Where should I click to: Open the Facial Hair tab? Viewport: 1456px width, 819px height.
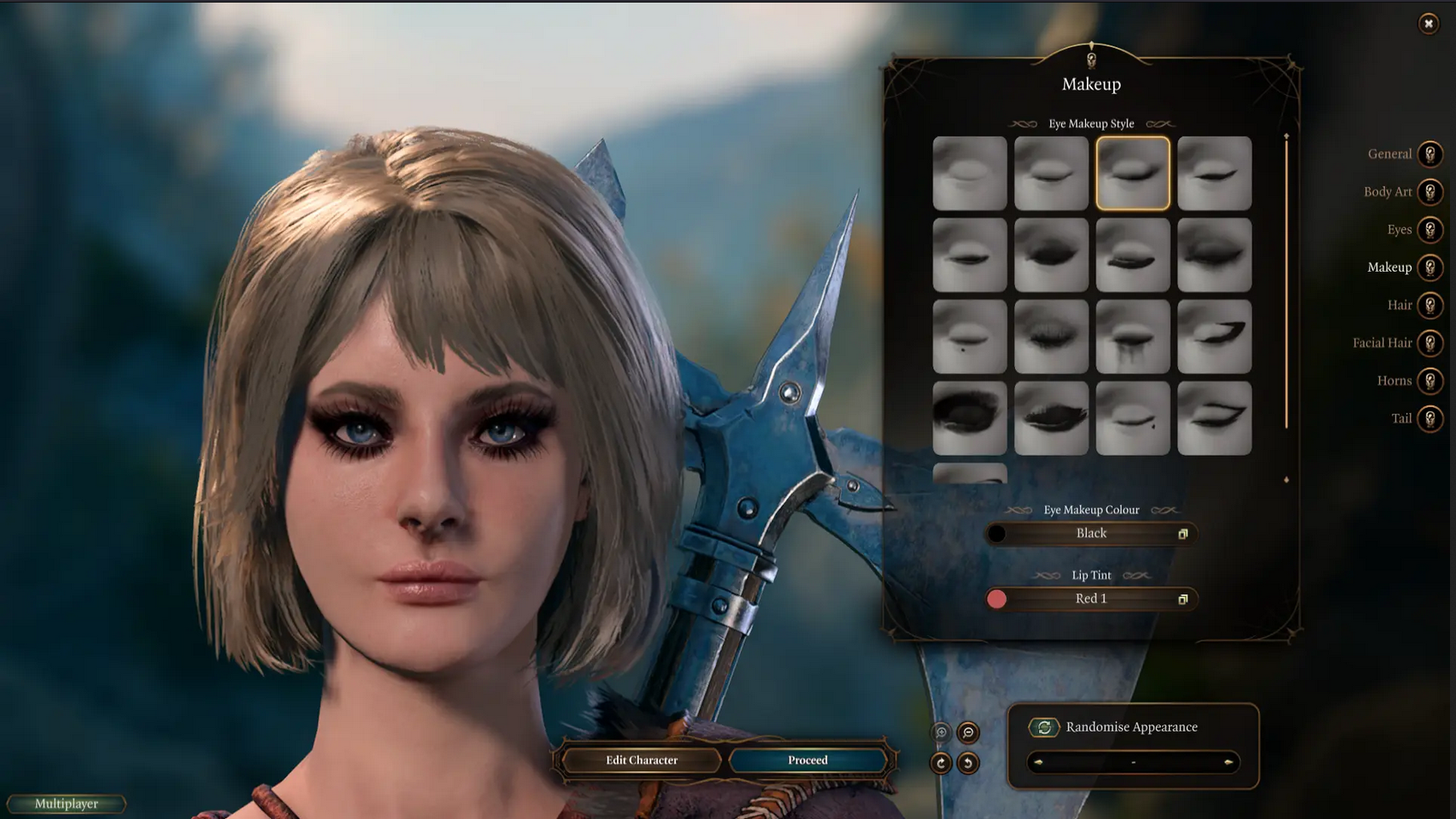coord(1430,343)
